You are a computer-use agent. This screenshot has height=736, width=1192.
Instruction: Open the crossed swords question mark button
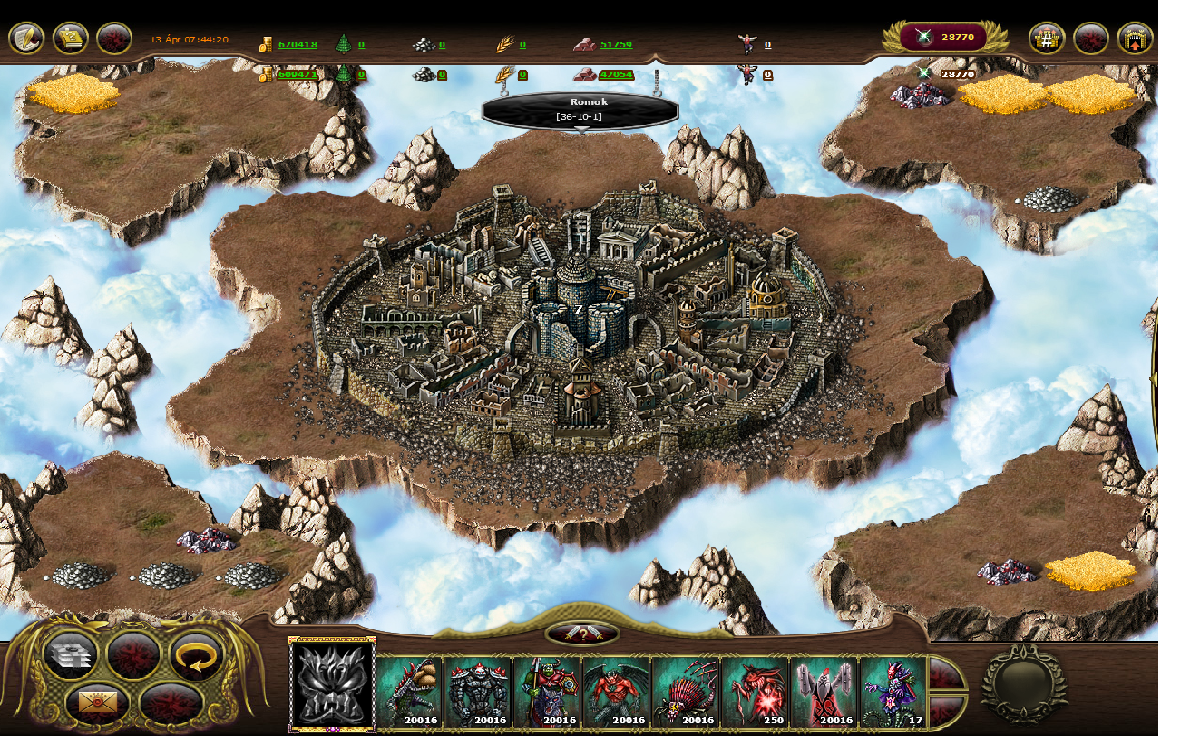click(x=582, y=633)
